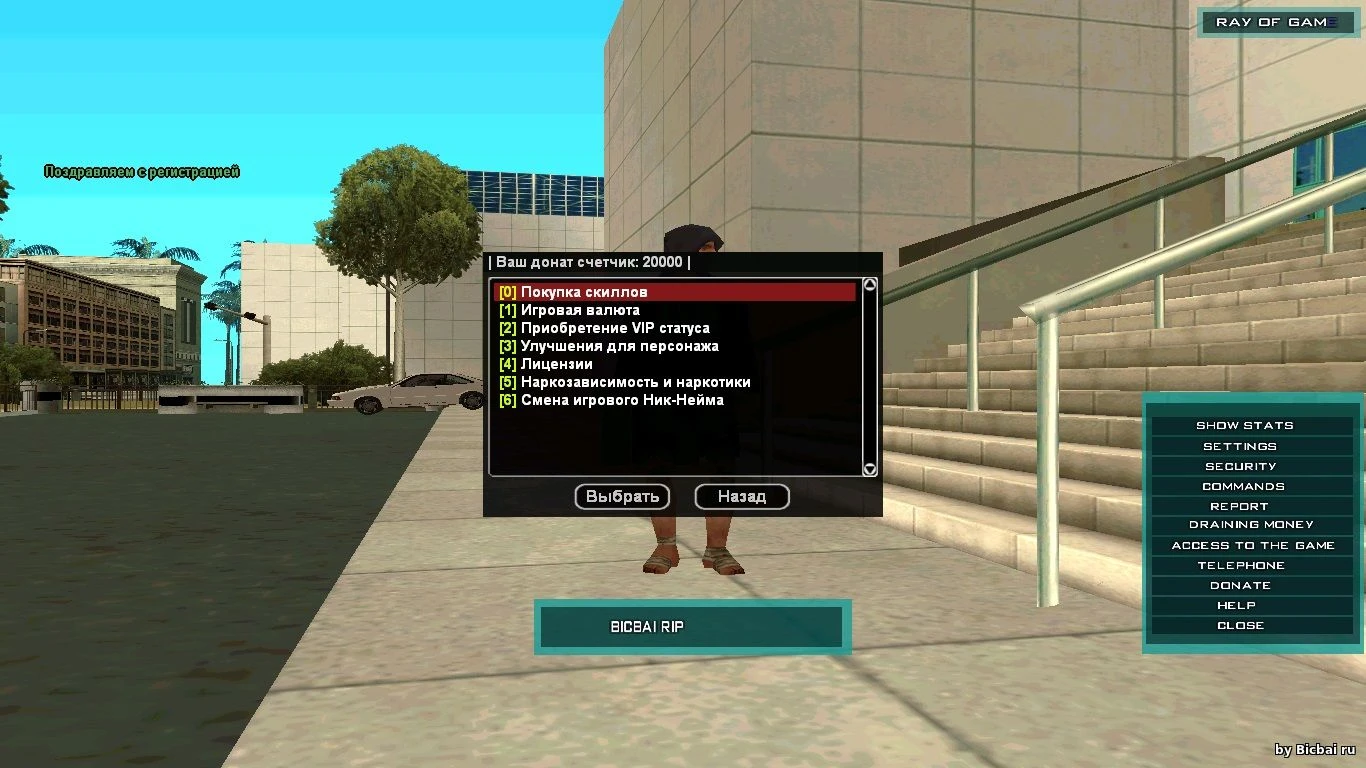The image size is (1366, 768).
Task: Open the Report menu entry
Action: 1239,506
